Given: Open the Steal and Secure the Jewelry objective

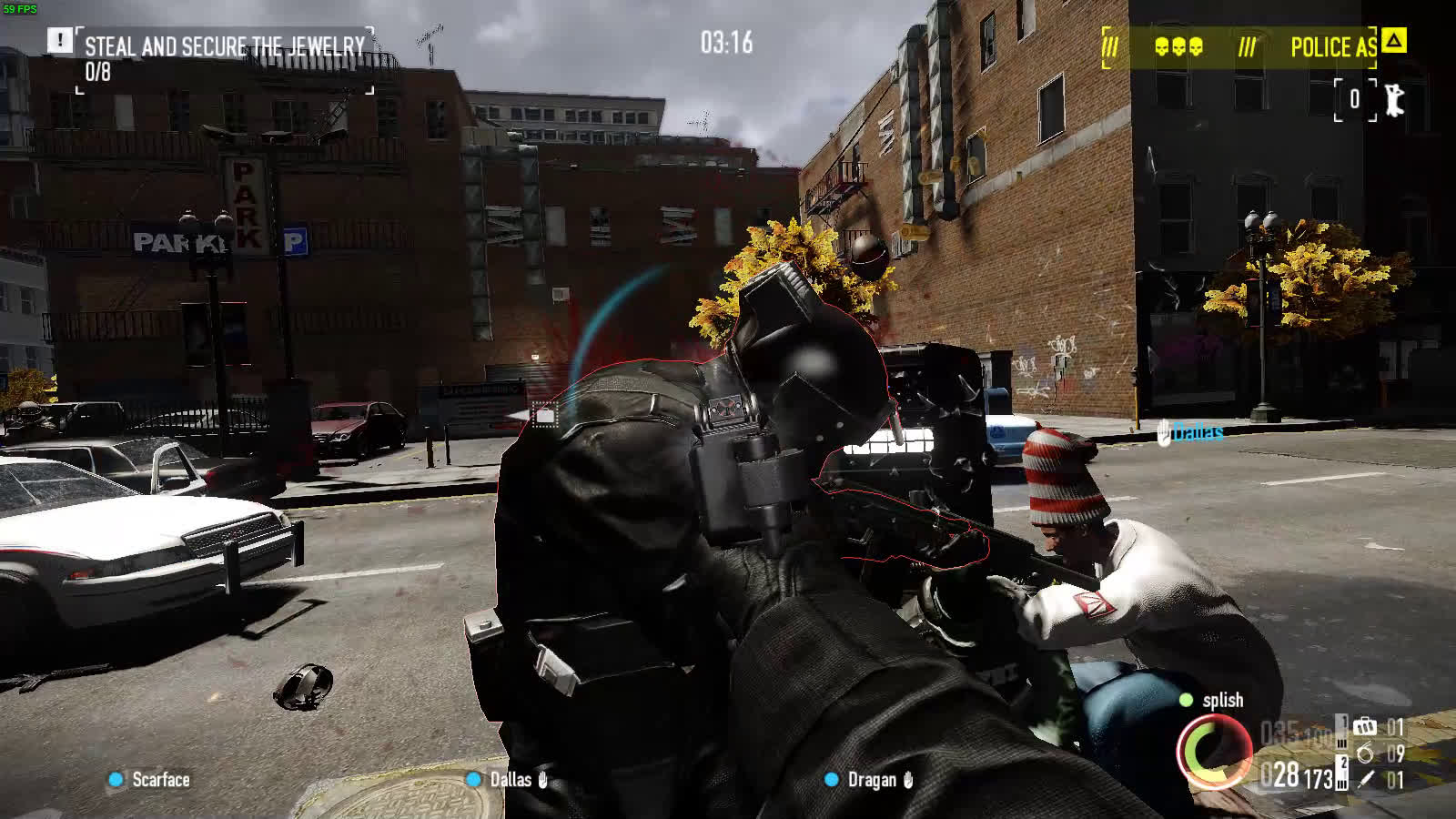Looking at the screenshot, I should (225, 46).
